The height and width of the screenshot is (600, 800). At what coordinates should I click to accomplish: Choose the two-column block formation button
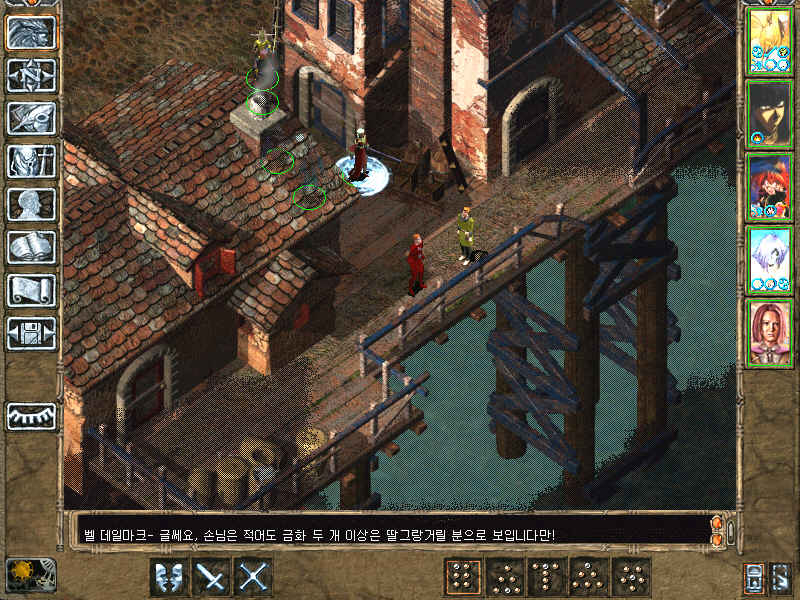tap(461, 577)
